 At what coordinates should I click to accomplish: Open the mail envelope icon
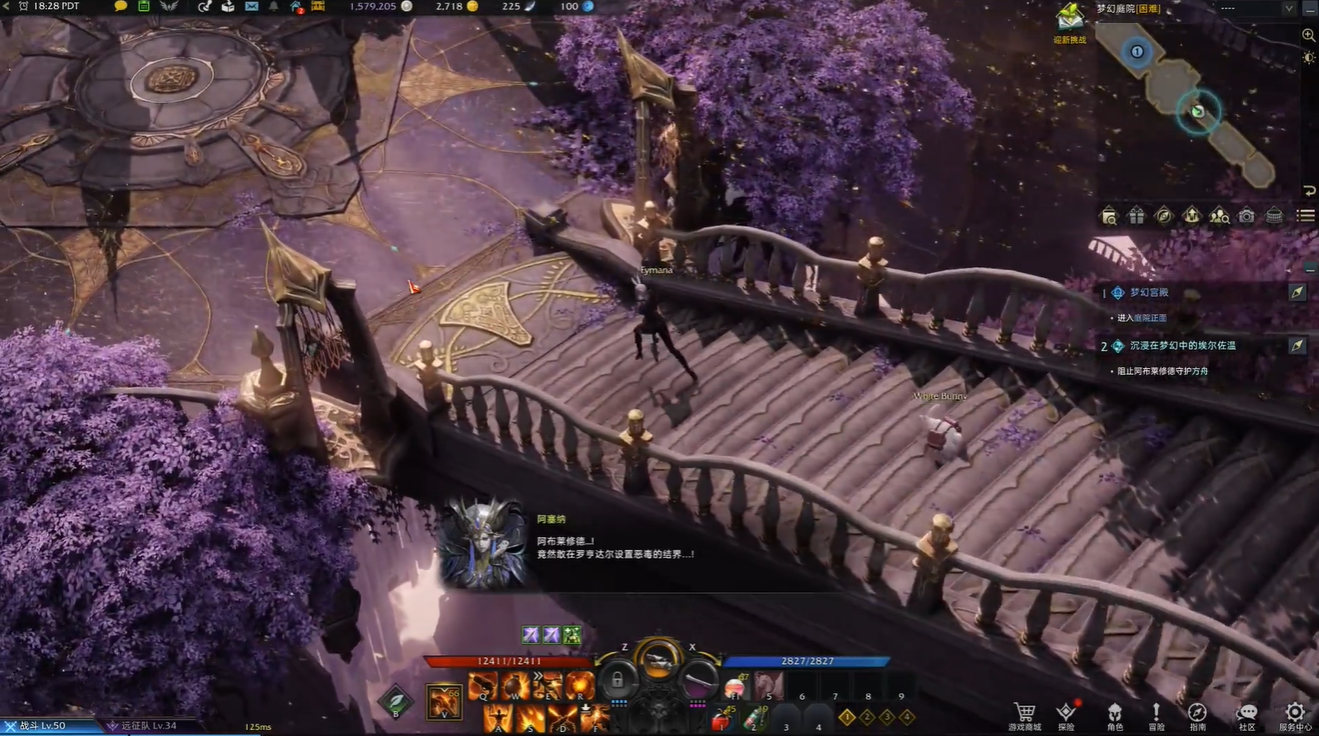pyautogui.click(x=251, y=7)
